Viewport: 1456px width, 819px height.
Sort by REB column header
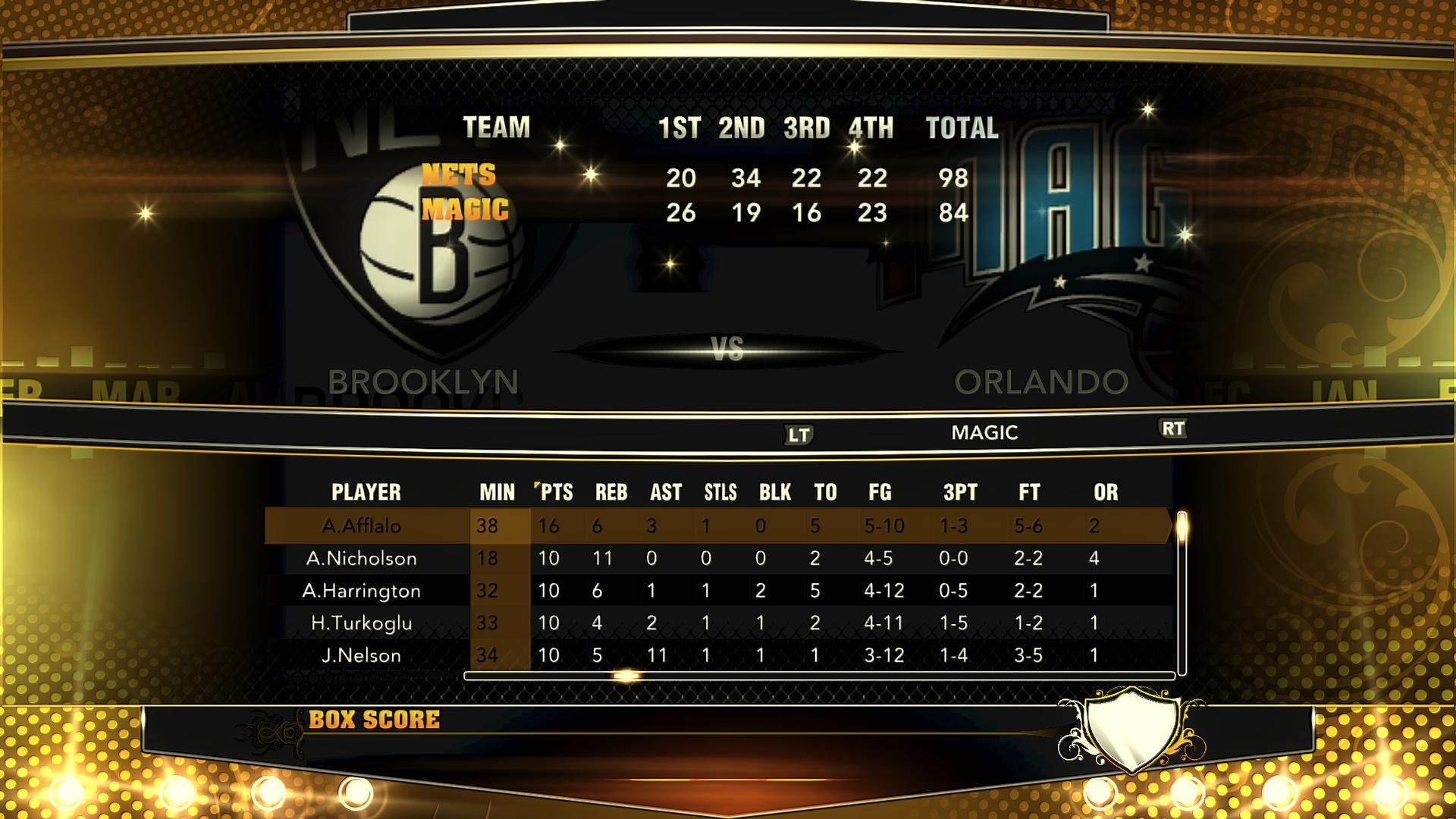coord(610,492)
